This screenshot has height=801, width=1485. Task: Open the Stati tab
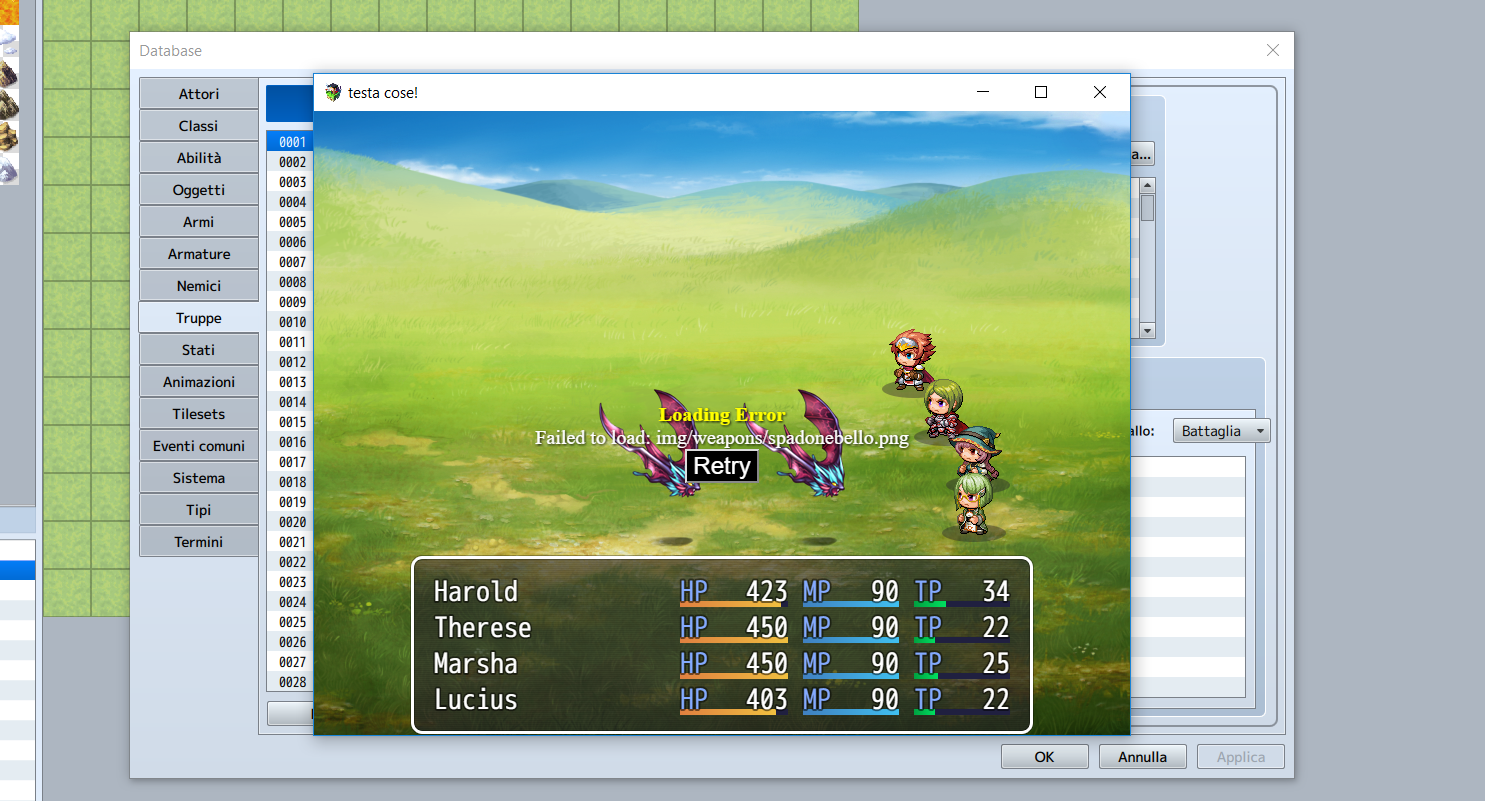coord(199,350)
